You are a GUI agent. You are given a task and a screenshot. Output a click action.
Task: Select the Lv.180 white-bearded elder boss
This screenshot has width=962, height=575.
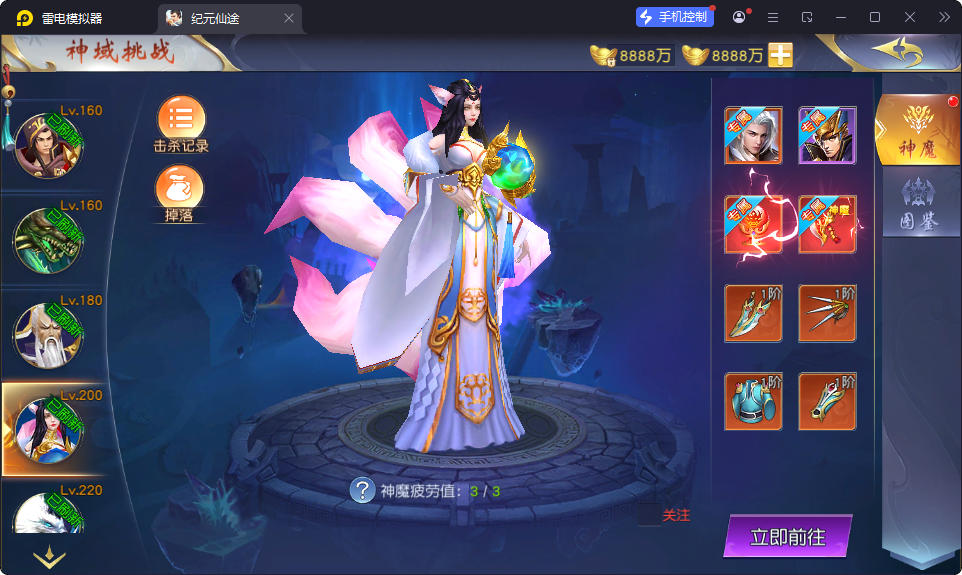[48, 335]
